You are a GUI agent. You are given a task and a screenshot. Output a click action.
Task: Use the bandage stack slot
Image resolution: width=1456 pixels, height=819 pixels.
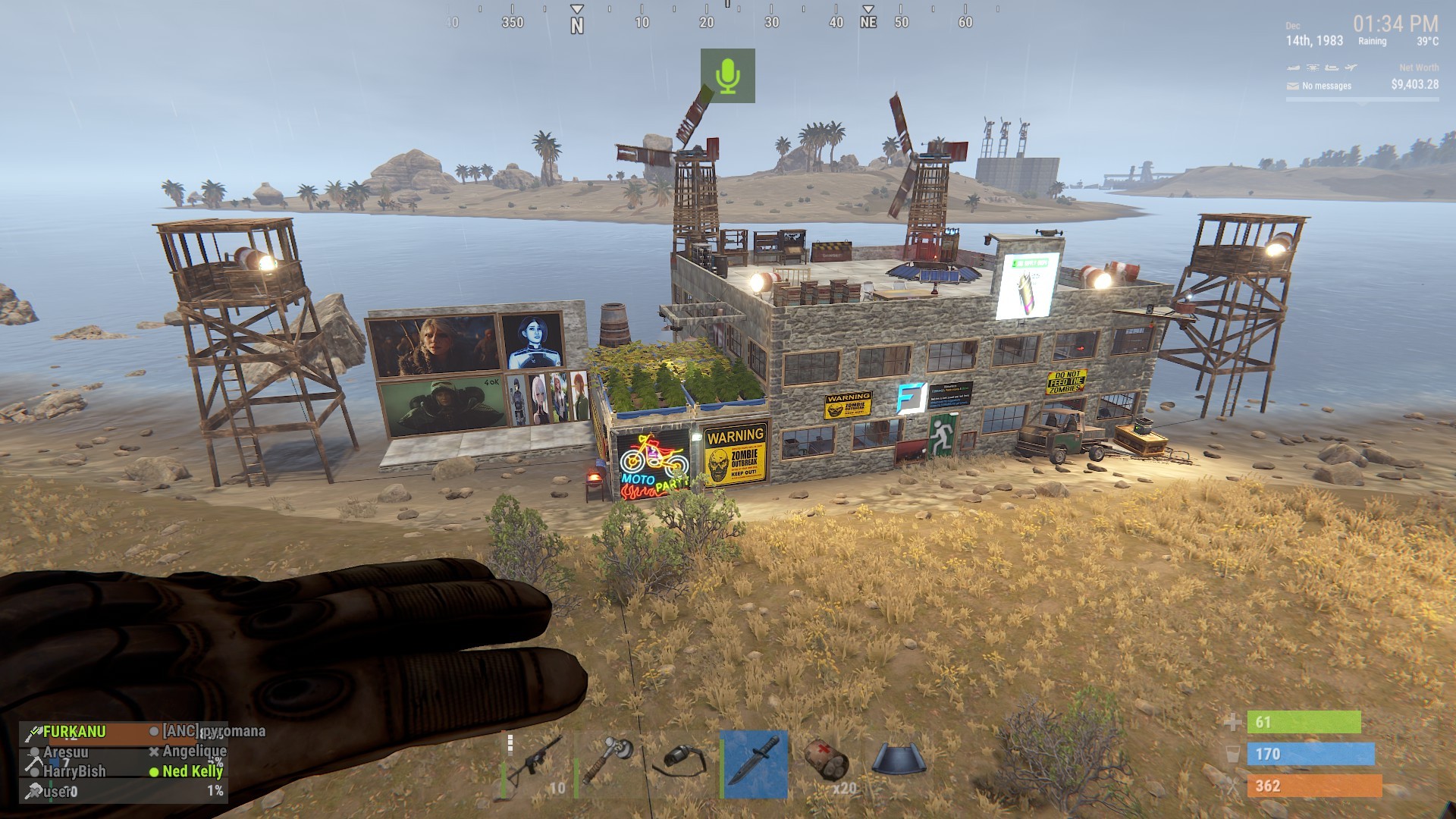click(826, 764)
